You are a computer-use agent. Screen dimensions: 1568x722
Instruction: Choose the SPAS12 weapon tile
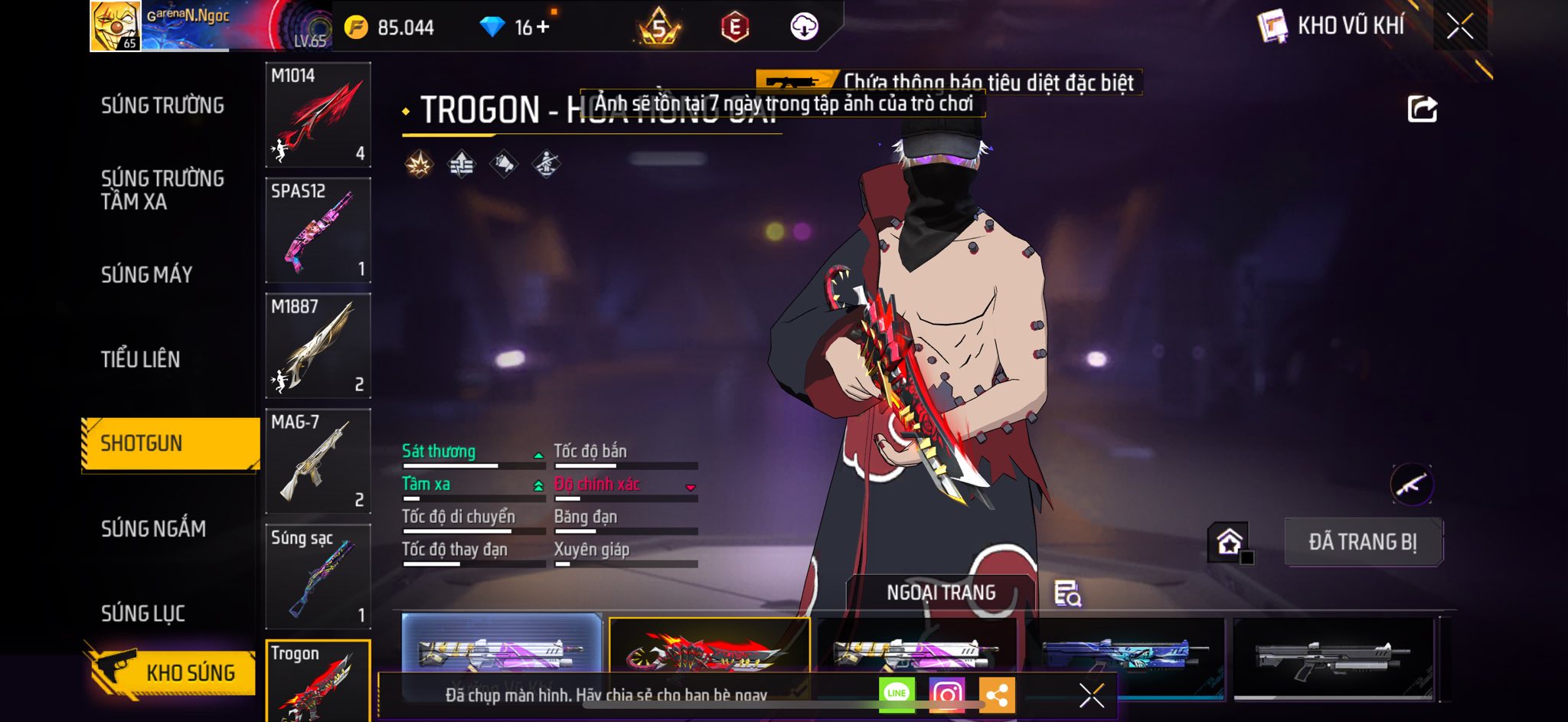click(x=318, y=230)
